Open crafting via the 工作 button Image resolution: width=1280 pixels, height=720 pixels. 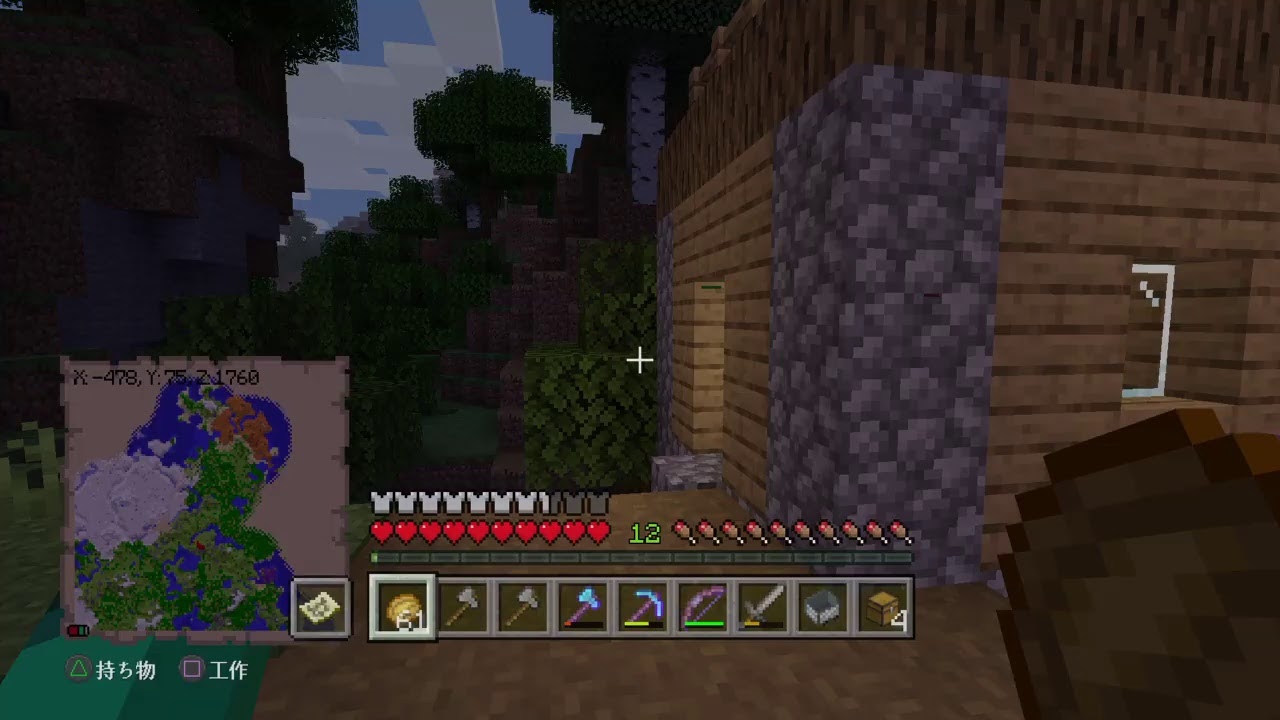pyautogui.click(x=213, y=671)
